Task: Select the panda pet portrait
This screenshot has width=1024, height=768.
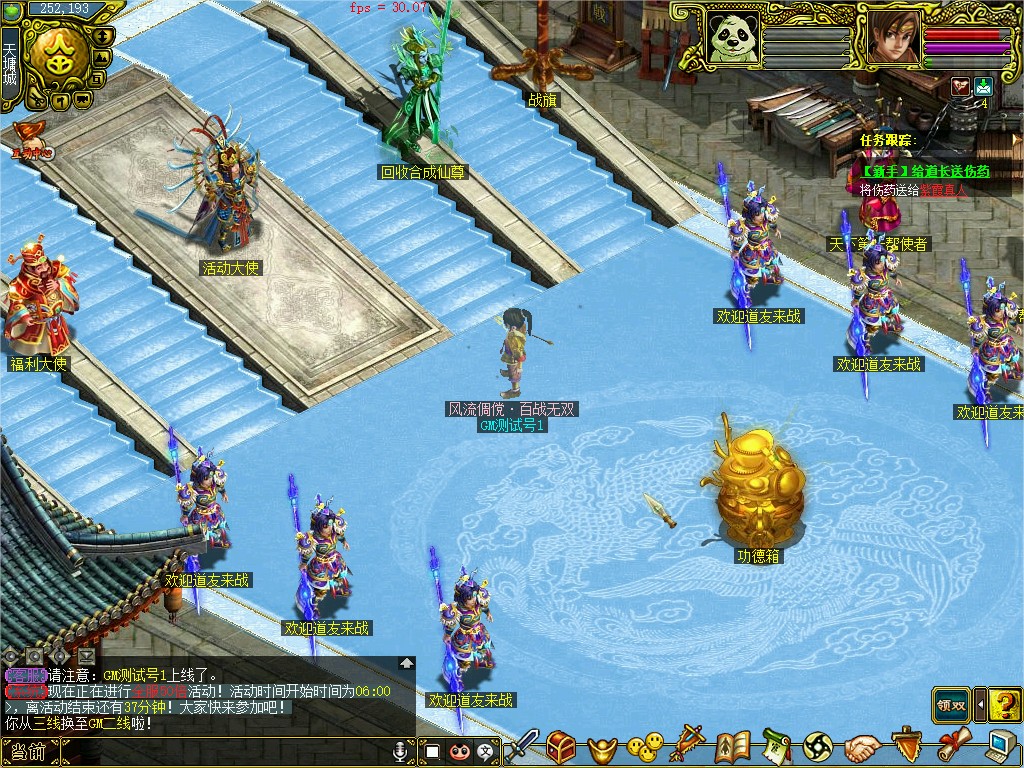Action: [733, 37]
